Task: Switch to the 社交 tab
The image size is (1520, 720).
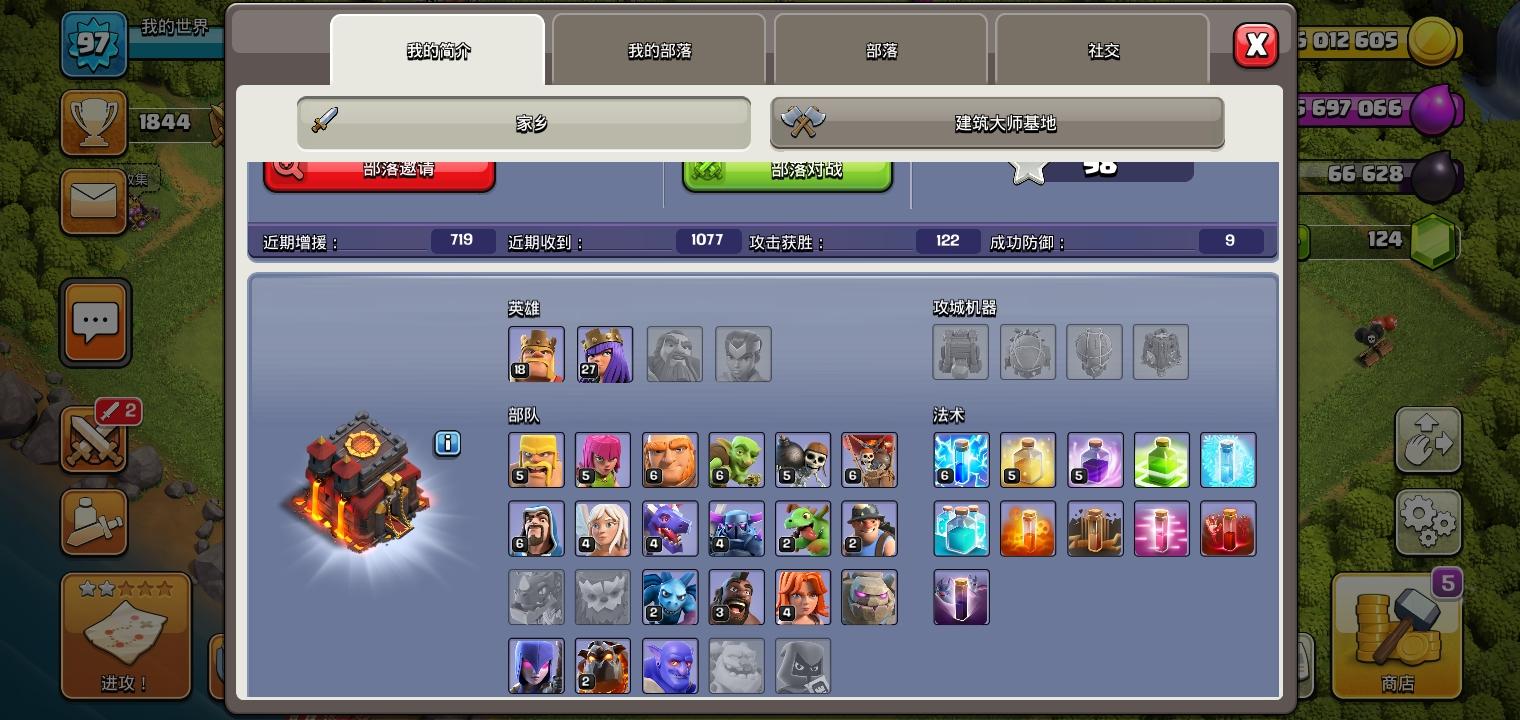Action: coord(1104,50)
